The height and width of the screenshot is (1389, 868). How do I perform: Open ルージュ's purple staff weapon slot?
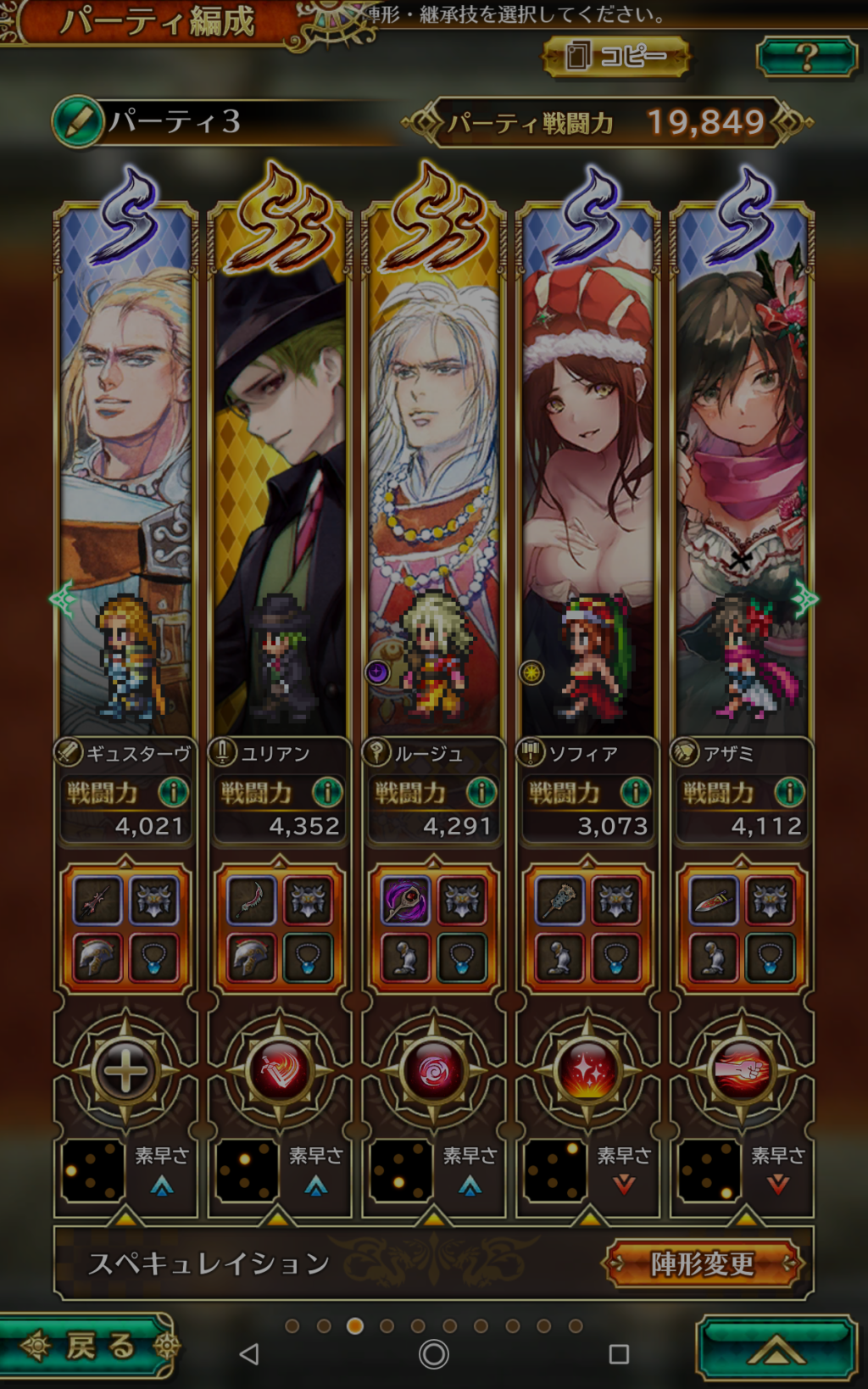tap(406, 900)
